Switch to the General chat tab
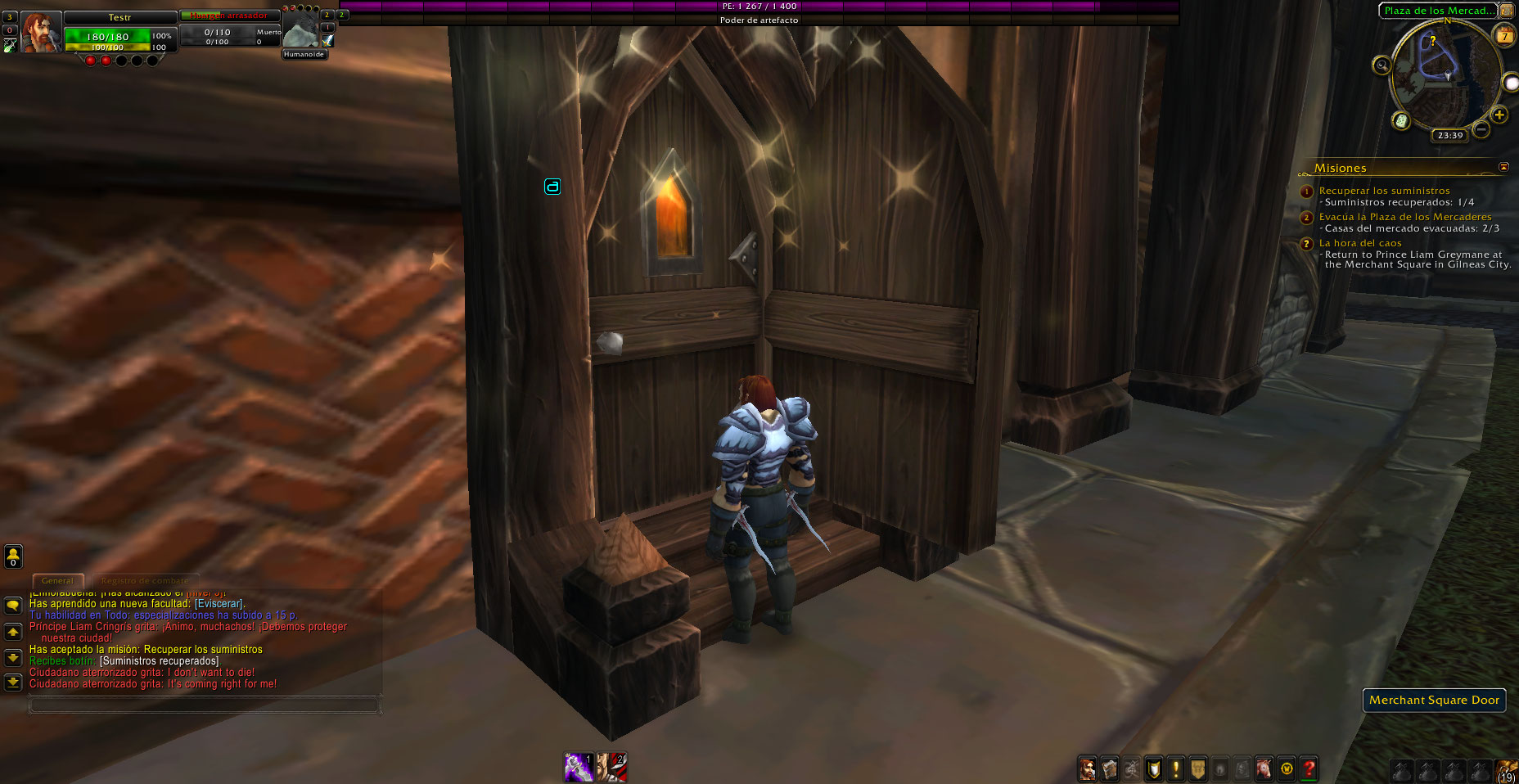 57,580
